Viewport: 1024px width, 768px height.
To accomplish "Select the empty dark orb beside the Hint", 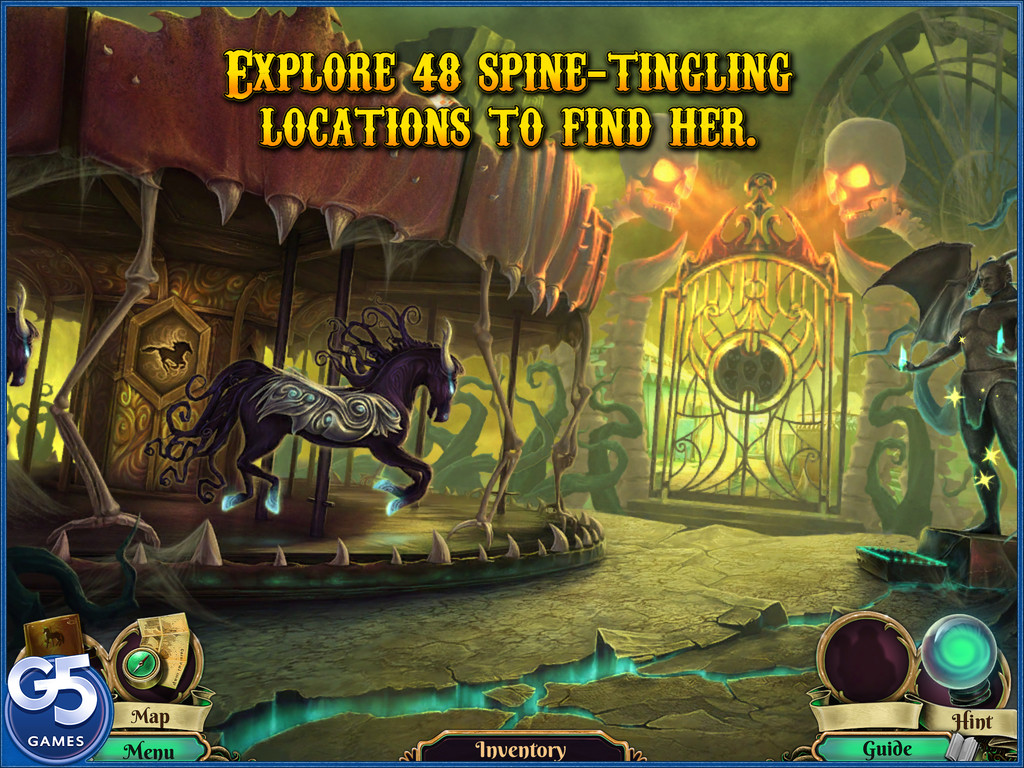I will click(861, 656).
